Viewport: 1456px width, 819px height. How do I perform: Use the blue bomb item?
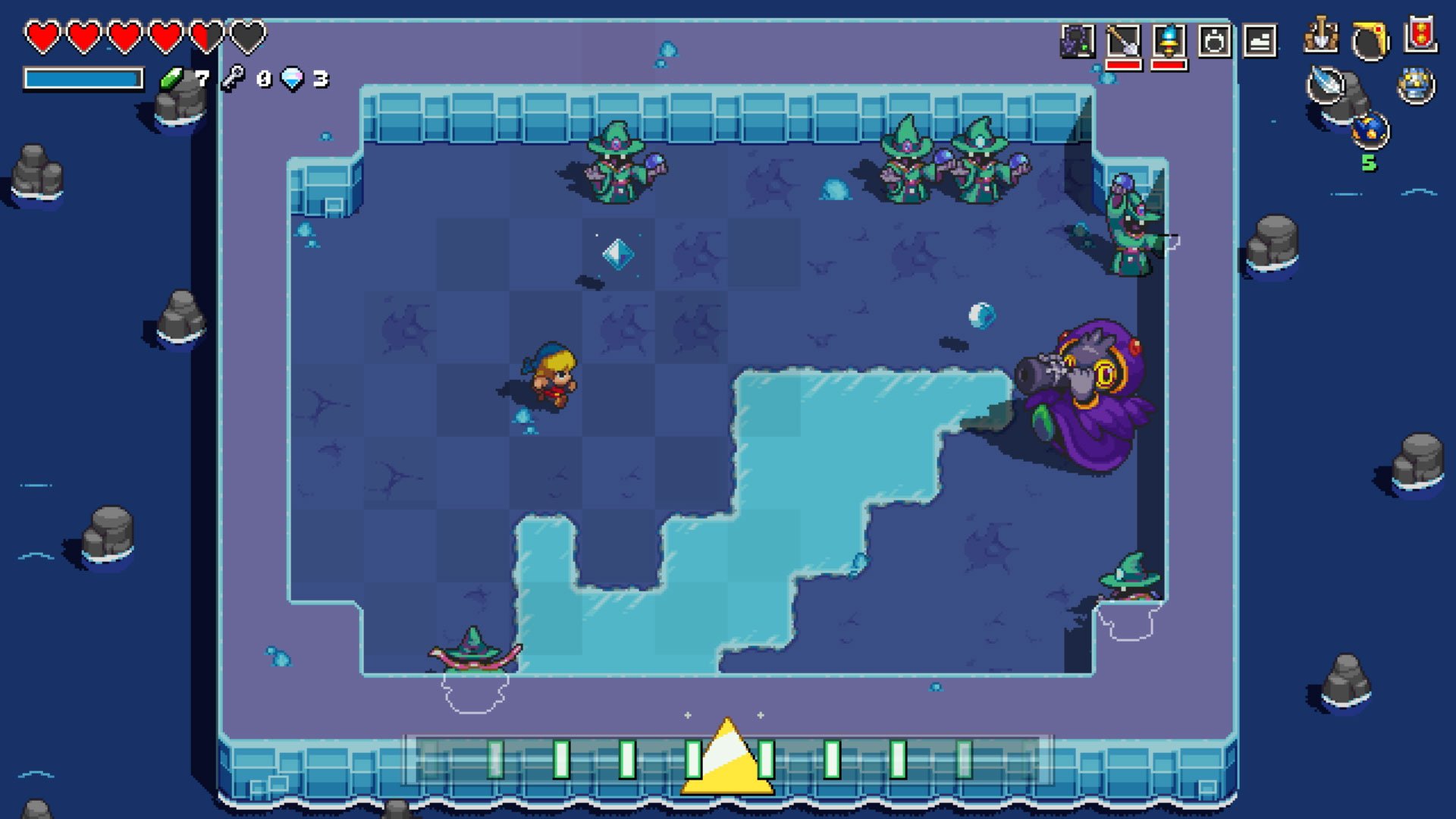1370,130
